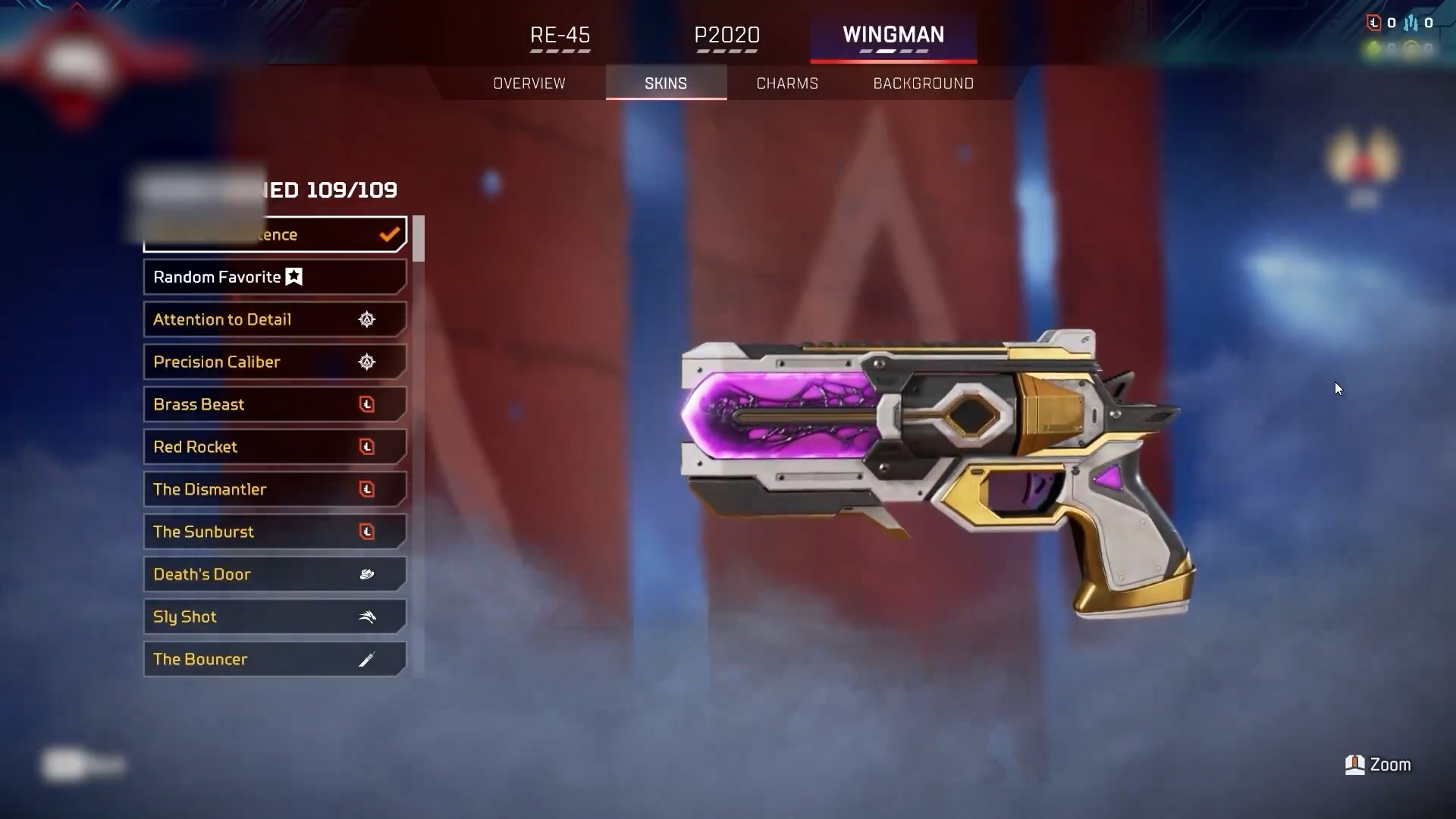Select the Attention to Detail skin
The height and width of the screenshot is (819, 1456).
tap(275, 320)
